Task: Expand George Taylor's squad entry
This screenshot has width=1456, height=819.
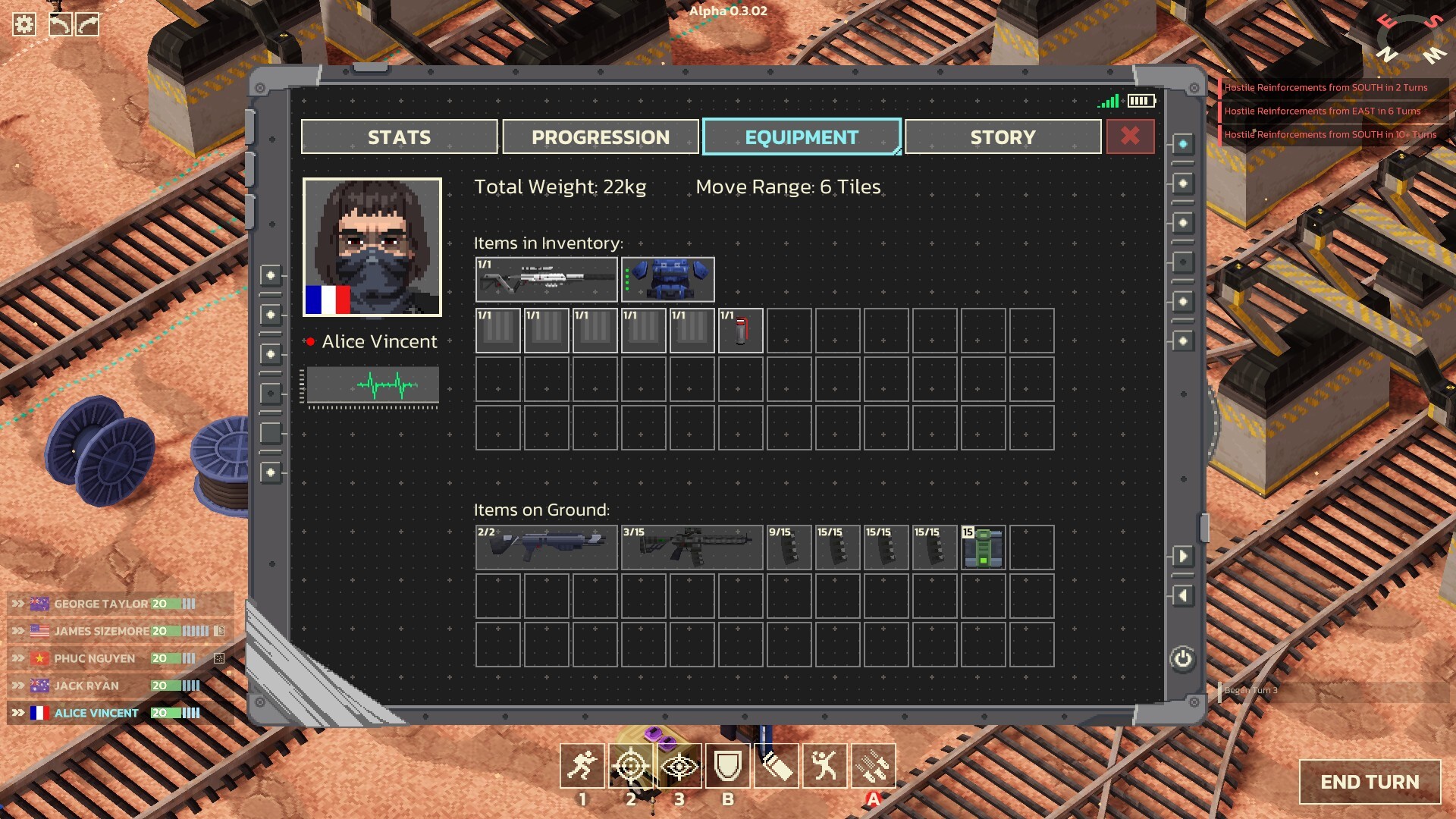Action: point(17,604)
